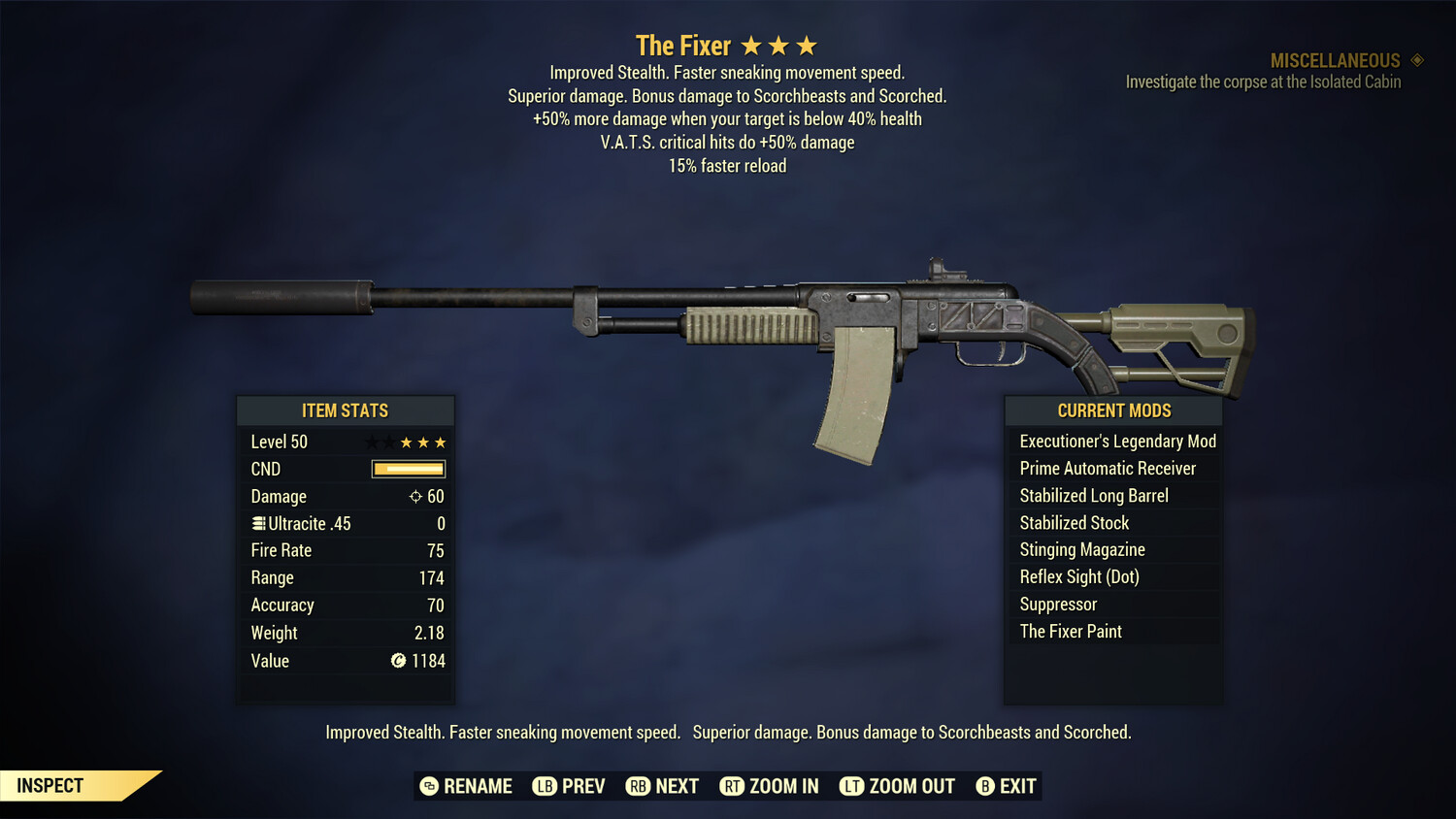Select the Ultracite .45 ammo icon
Image resolution: width=1456 pixels, height=819 pixels.
(x=258, y=523)
